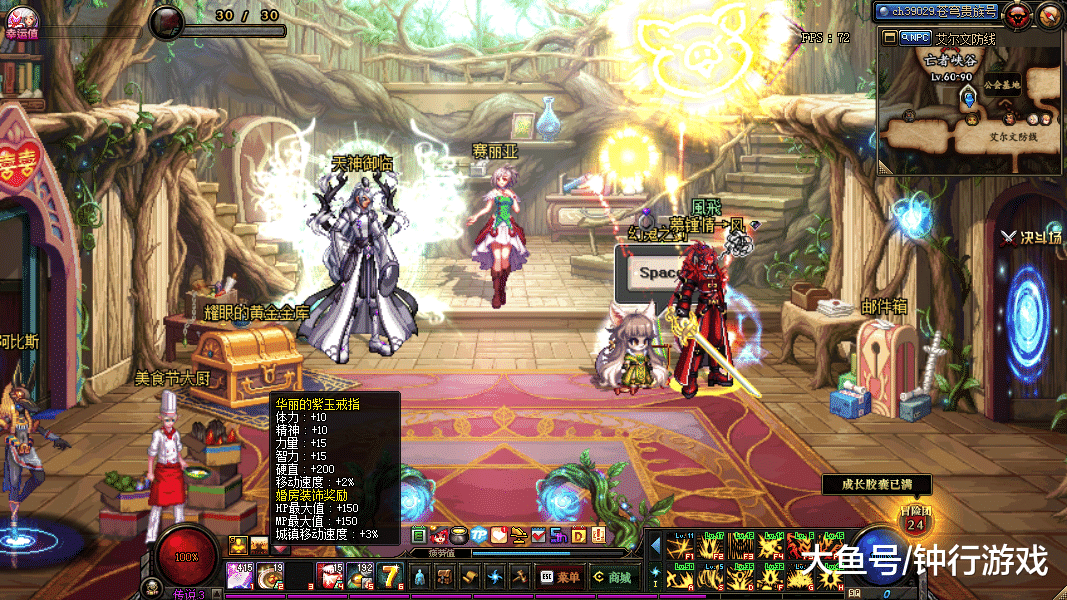
Task: Open the compass icon in top corner
Action: [1049, 14]
